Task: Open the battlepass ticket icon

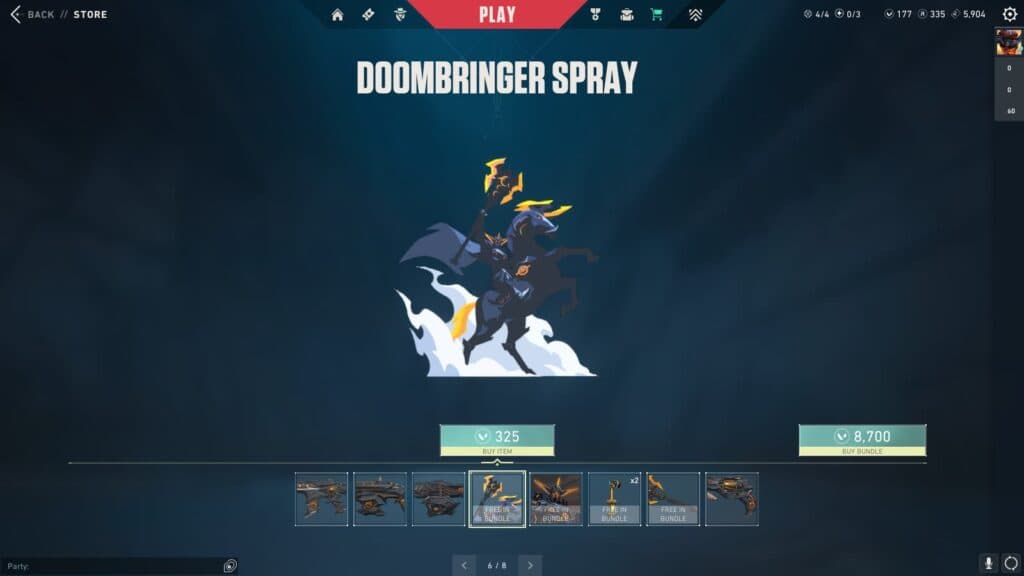Action: 368,15
